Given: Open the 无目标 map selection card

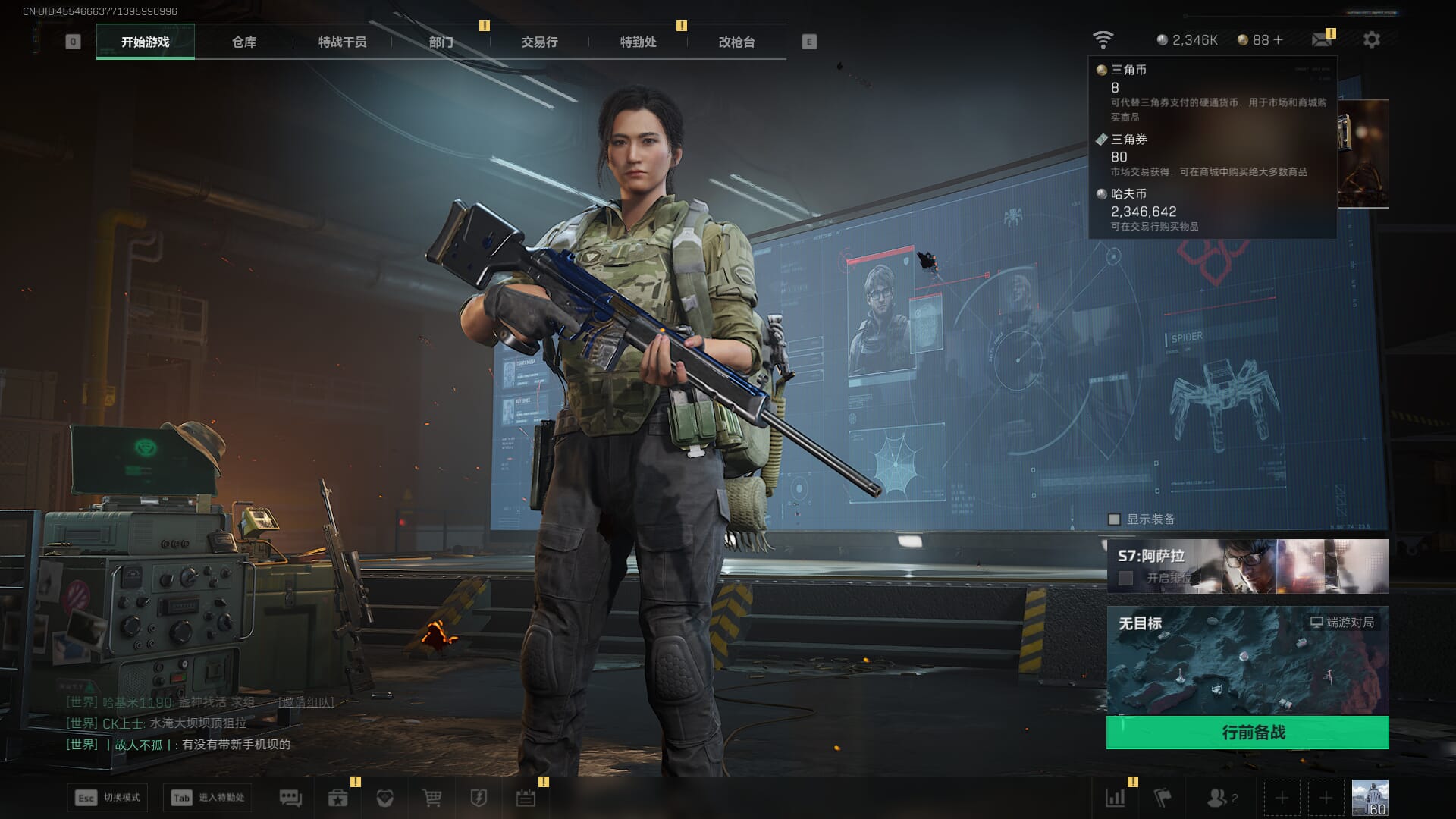Looking at the screenshot, I should coord(1247,660).
